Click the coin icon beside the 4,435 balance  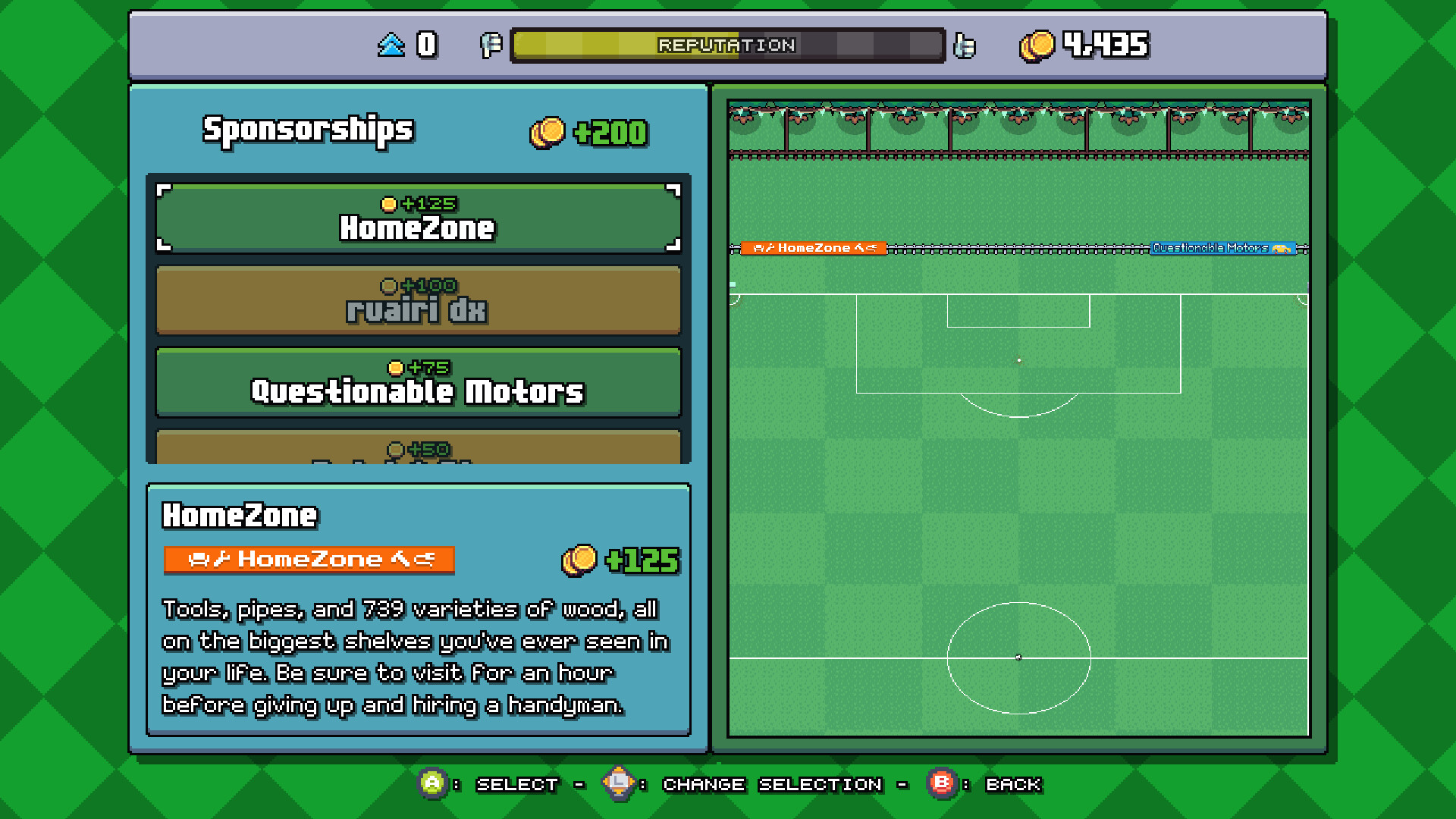1037,45
